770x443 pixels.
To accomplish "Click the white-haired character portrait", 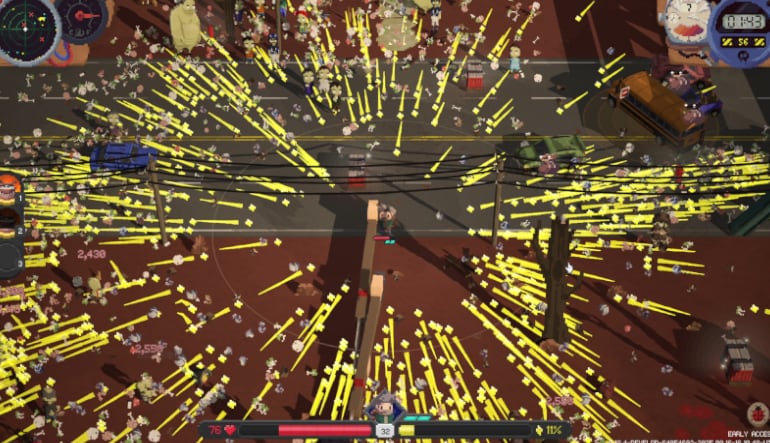I will (688, 22).
